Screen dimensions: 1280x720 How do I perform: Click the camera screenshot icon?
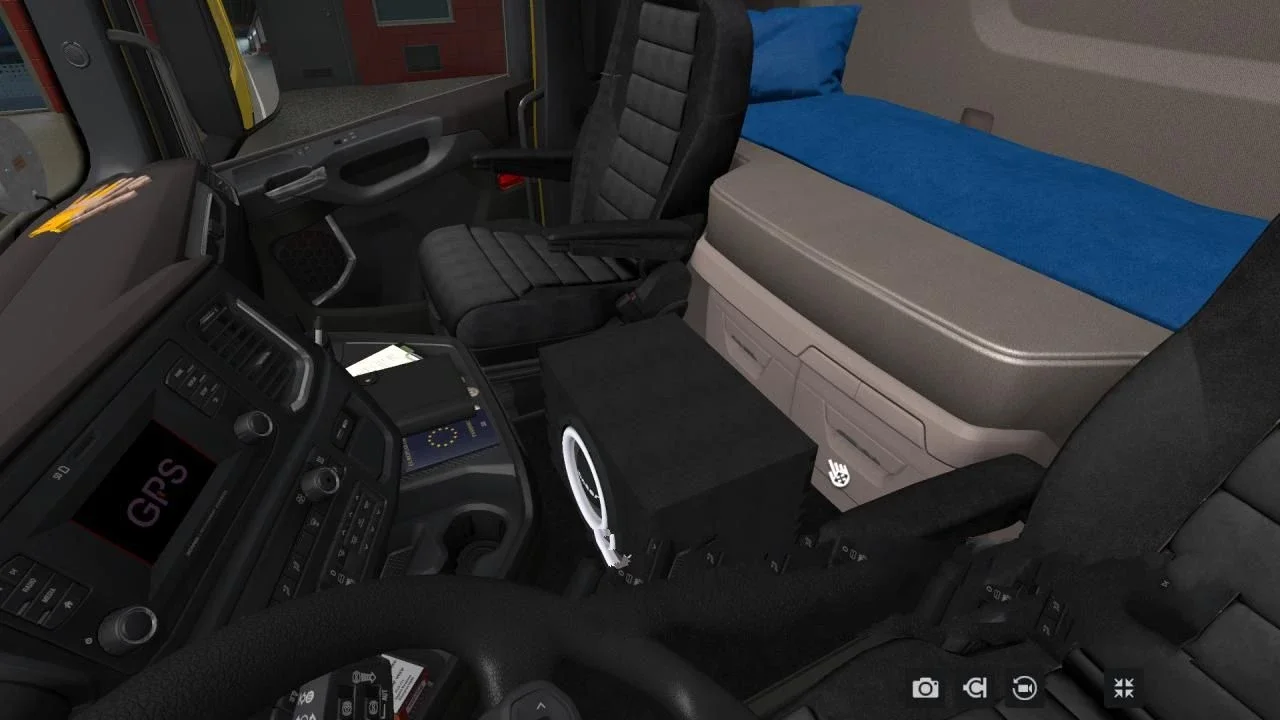(925, 688)
